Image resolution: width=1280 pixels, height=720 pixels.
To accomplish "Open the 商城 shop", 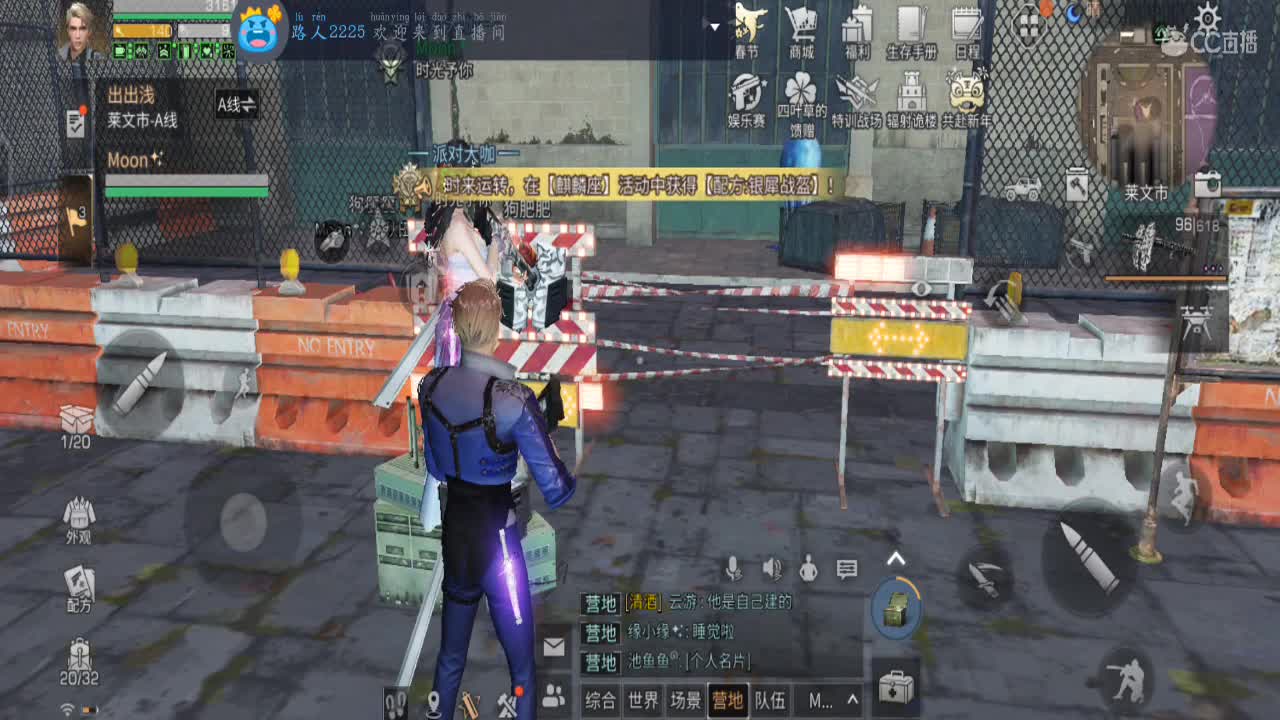I will 800,27.
